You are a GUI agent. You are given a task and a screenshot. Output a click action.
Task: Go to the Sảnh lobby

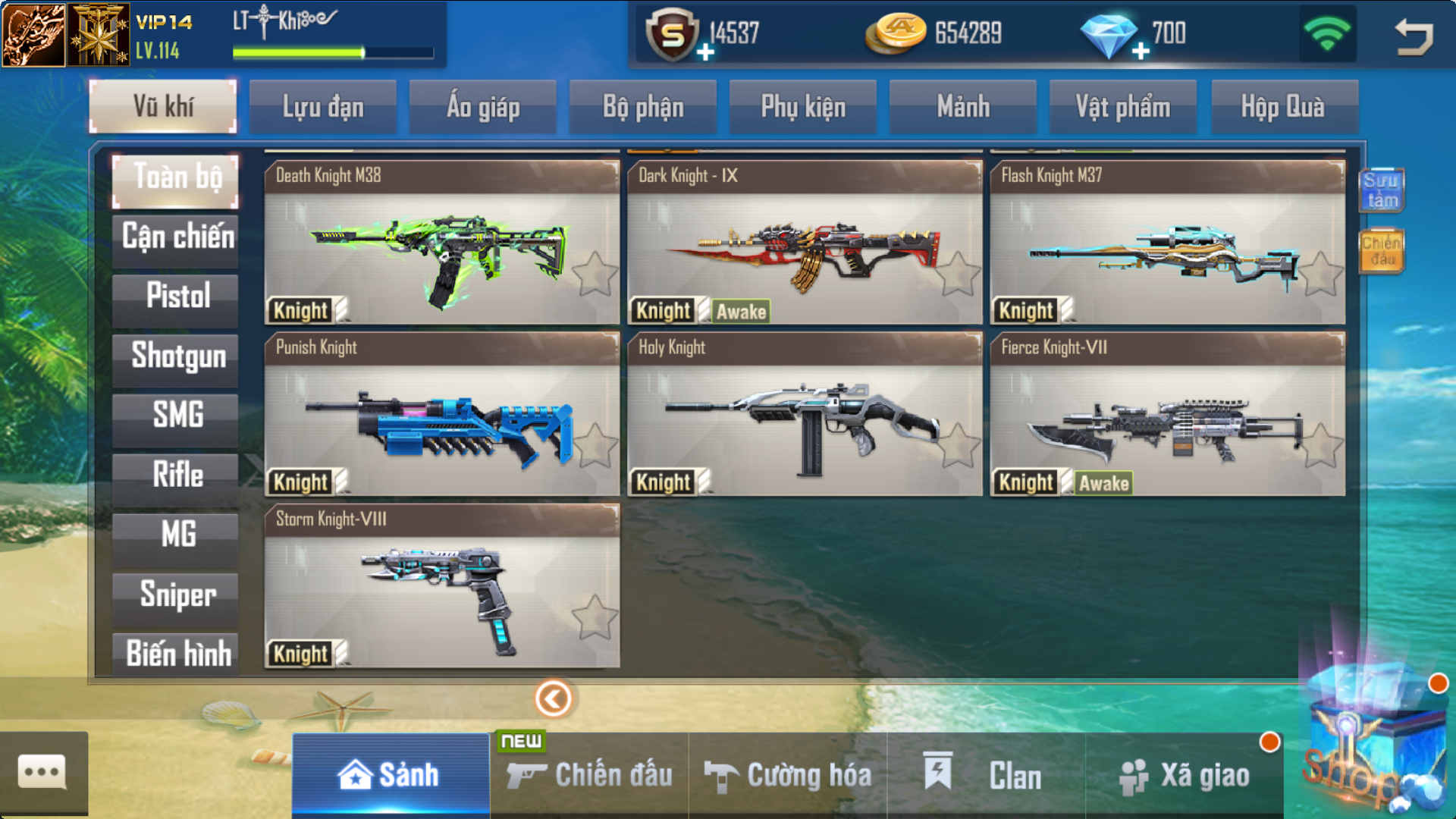(390, 775)
